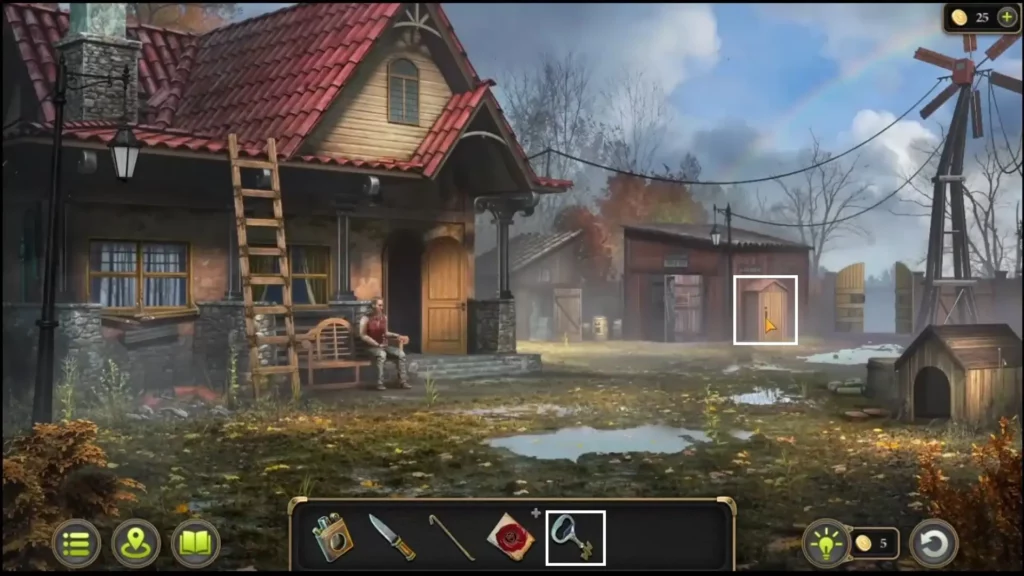This screenshot has width=1024, height=576.
Task: Select the knife inventory item
Action: (391, 537)
